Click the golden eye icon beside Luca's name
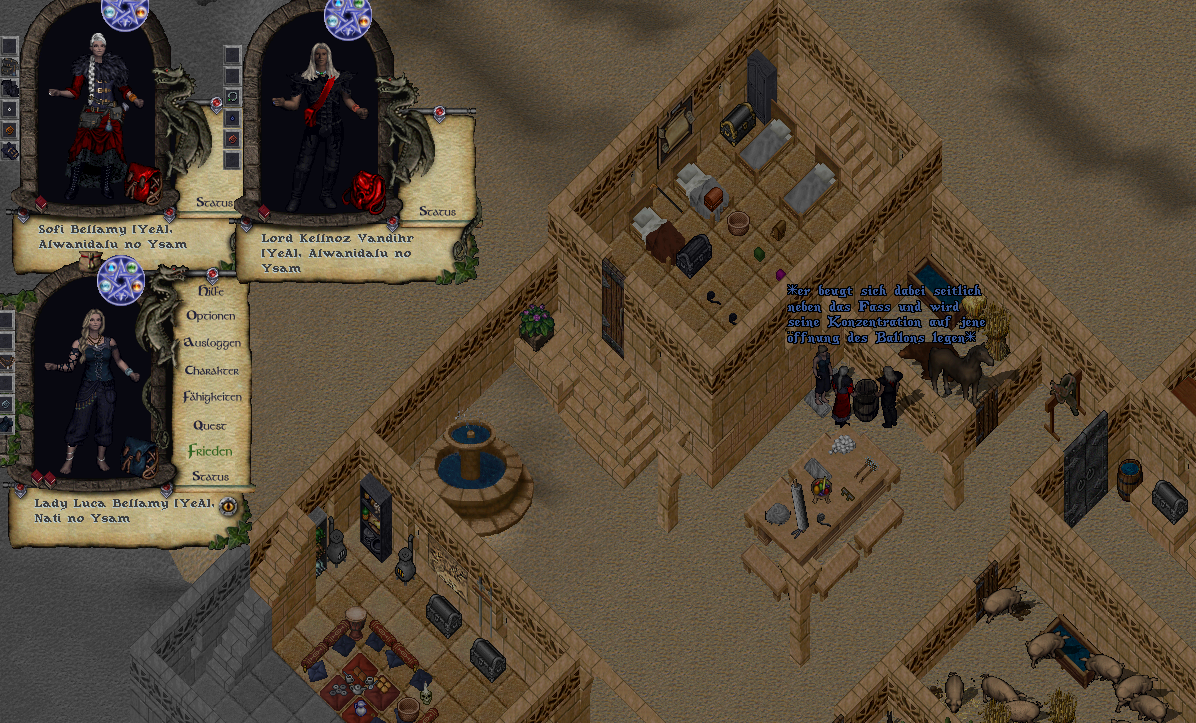This screenshot has width=1196, height=723. coord(229,505)
